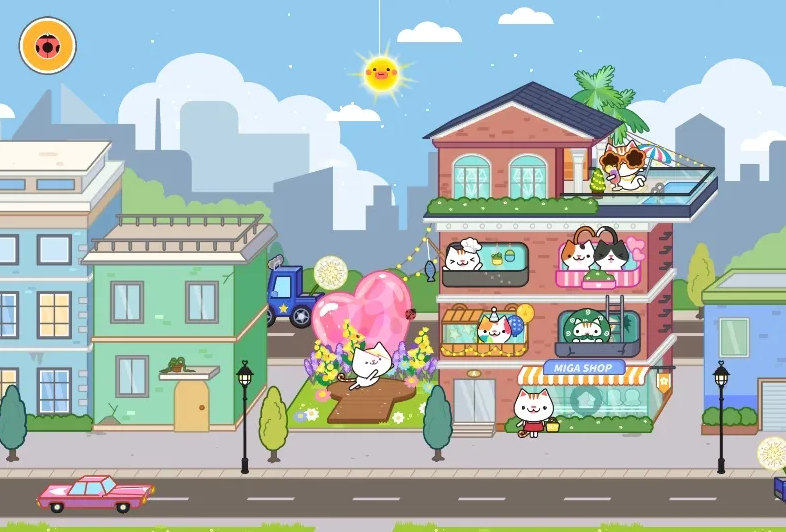Open the orange ladybug menu button
The width and height of the screenshot is (786, 532).
click(x=47, y=46)
